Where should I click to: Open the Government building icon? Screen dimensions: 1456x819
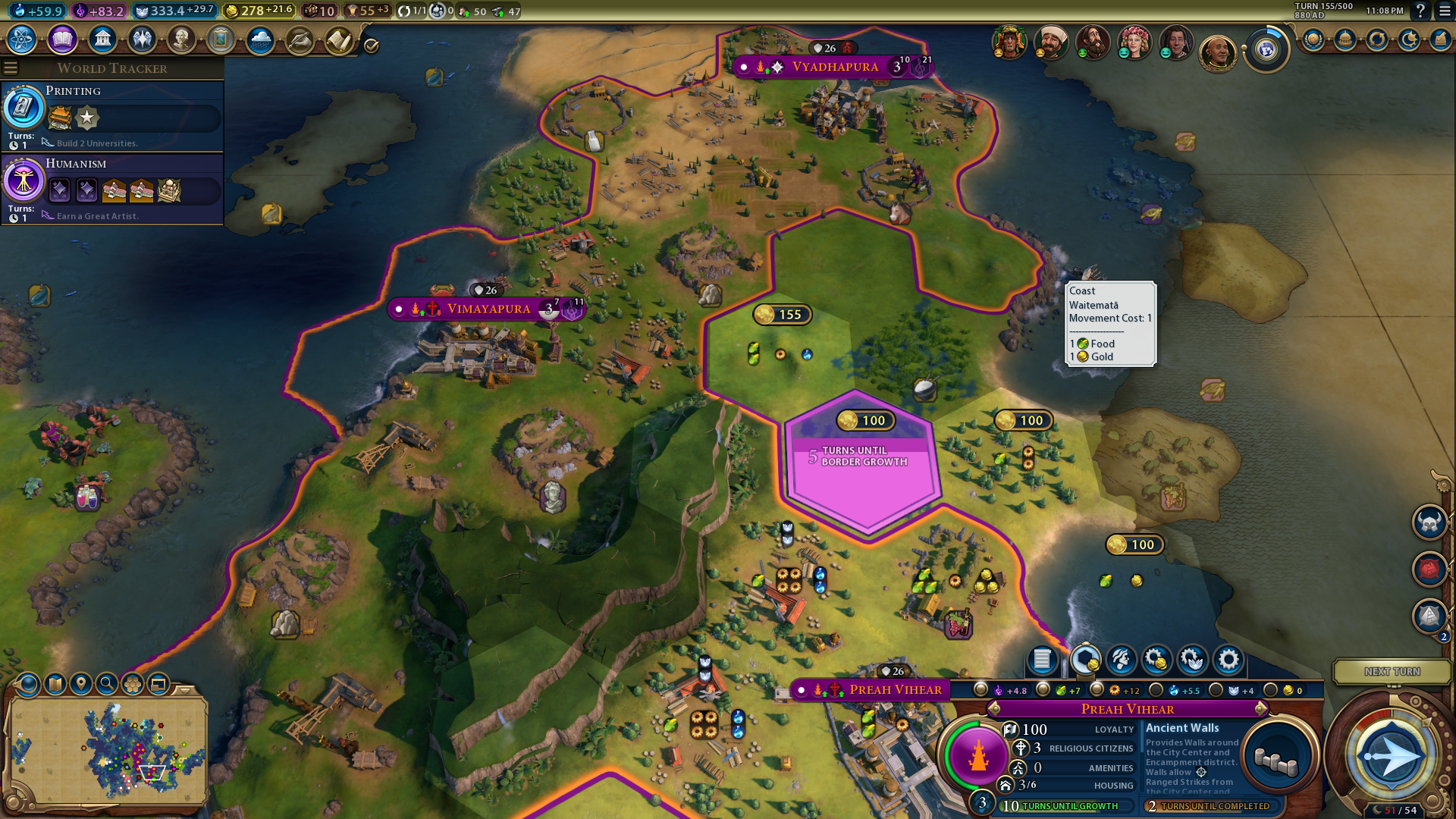pos(102,39)
